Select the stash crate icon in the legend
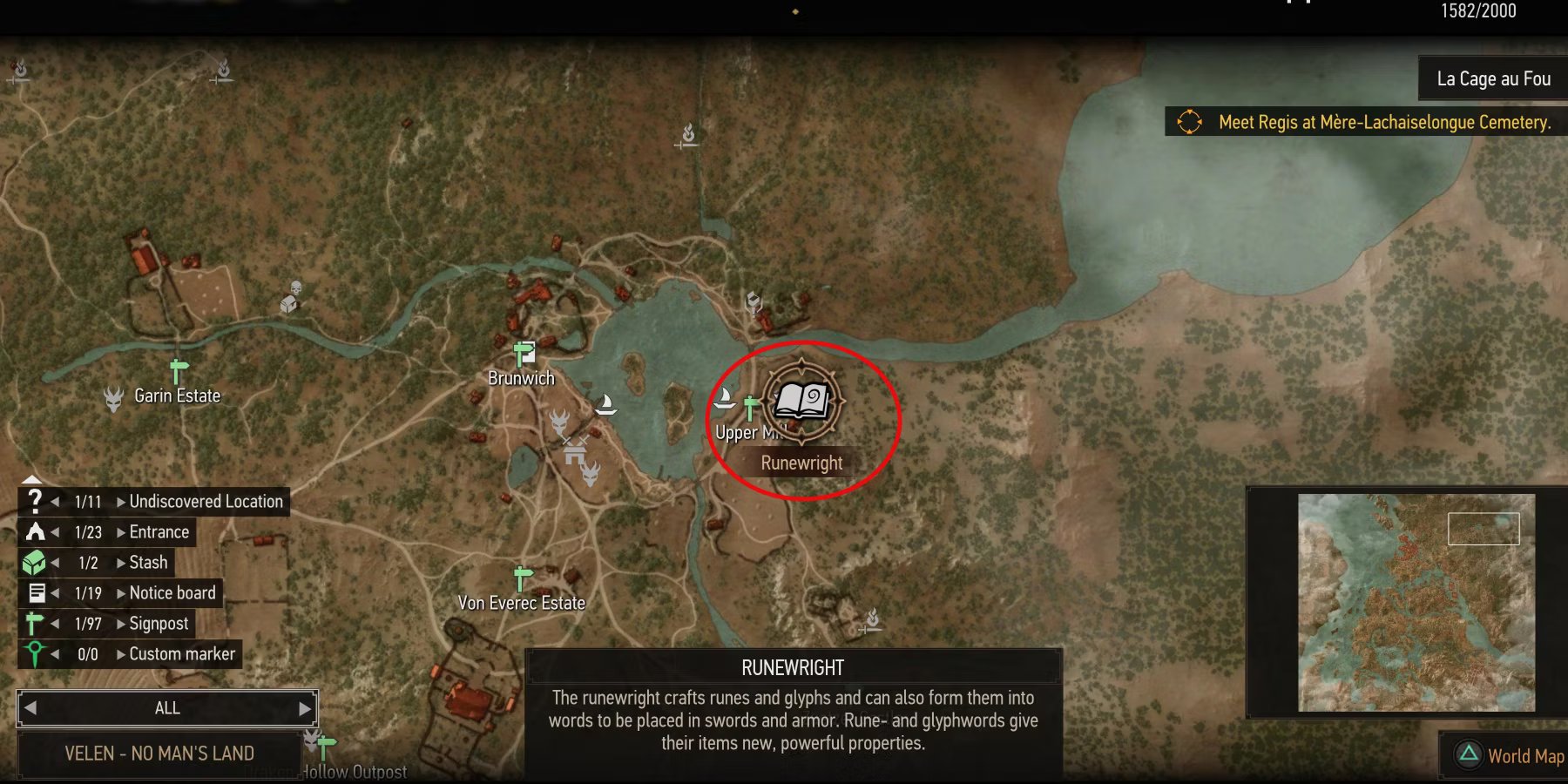The height and width of the screenshot is (784, 1568). (35, 562)
